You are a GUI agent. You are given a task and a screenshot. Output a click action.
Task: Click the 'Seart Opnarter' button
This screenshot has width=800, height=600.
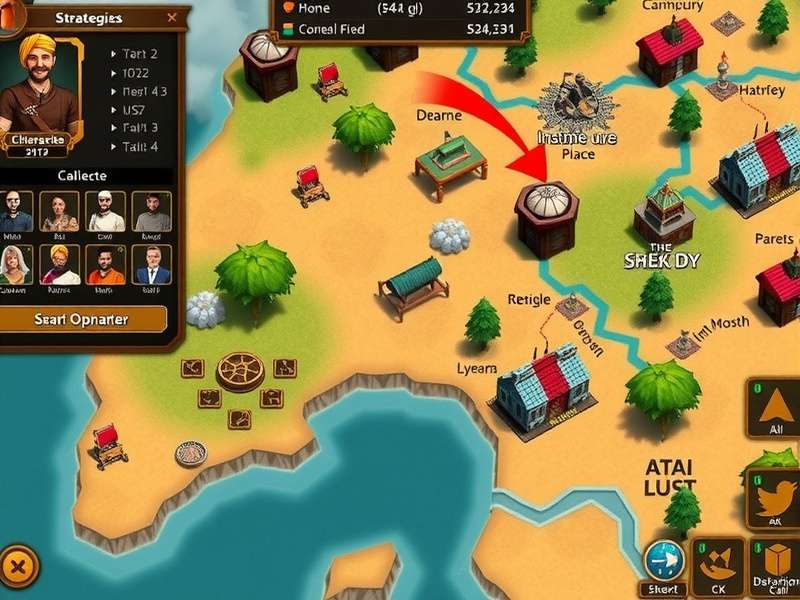[82, 319]
